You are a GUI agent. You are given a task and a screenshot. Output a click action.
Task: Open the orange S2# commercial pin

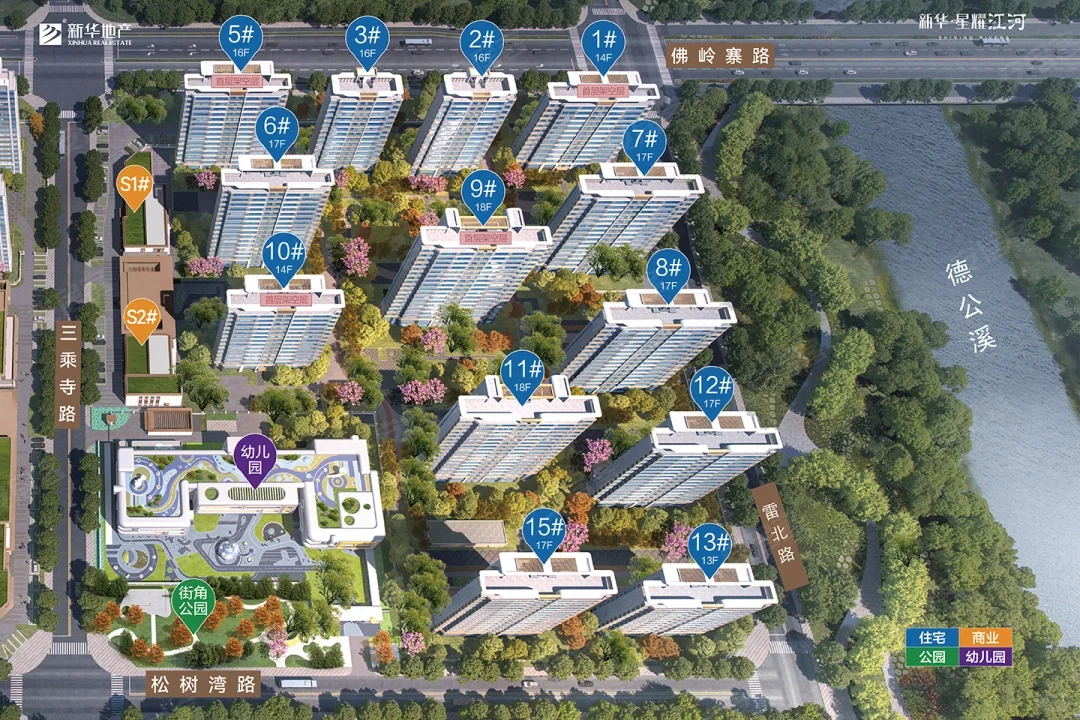tap(142, 321)
